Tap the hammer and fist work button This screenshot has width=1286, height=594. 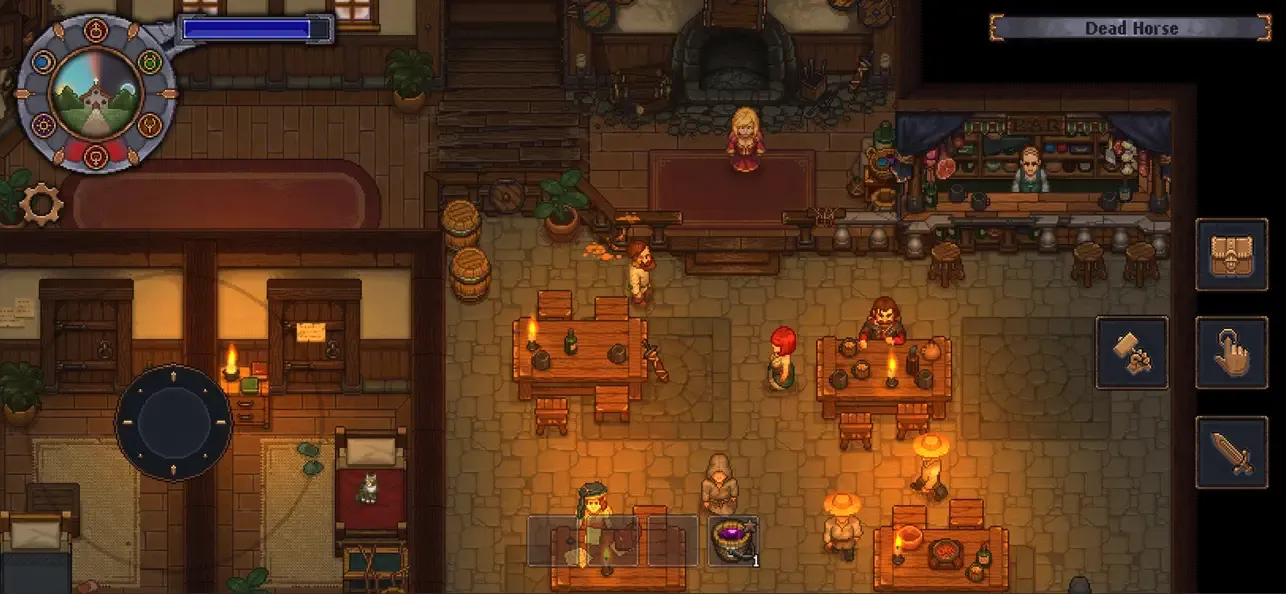1132,352
